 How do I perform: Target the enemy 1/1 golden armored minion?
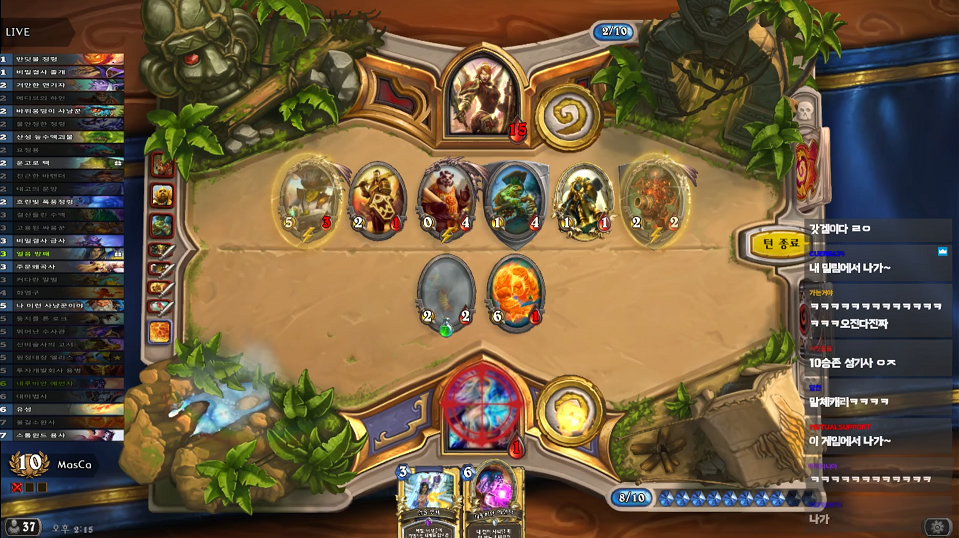point(583,197)
